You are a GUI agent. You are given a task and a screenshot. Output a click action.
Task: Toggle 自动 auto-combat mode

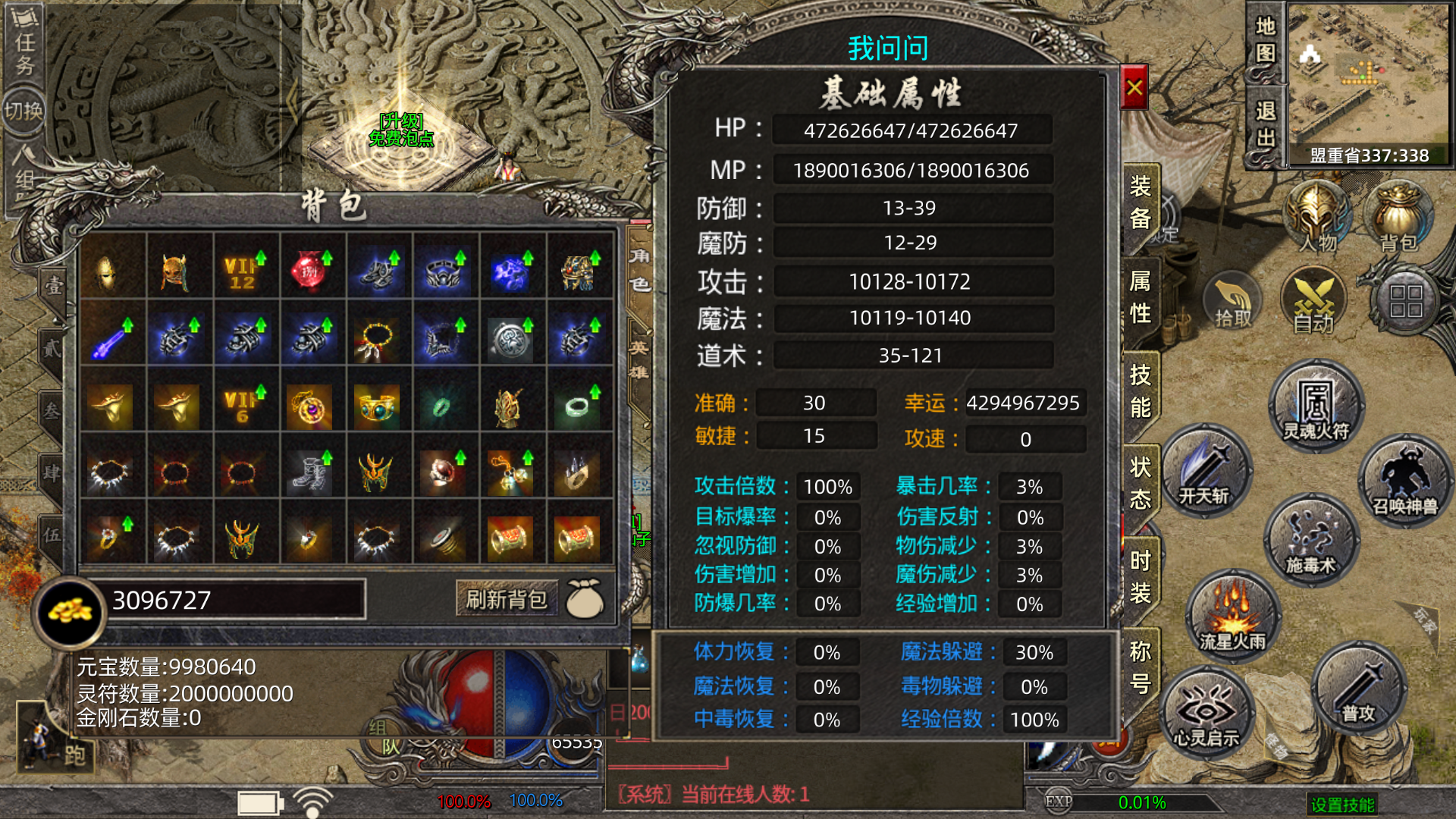(1313, 303)
